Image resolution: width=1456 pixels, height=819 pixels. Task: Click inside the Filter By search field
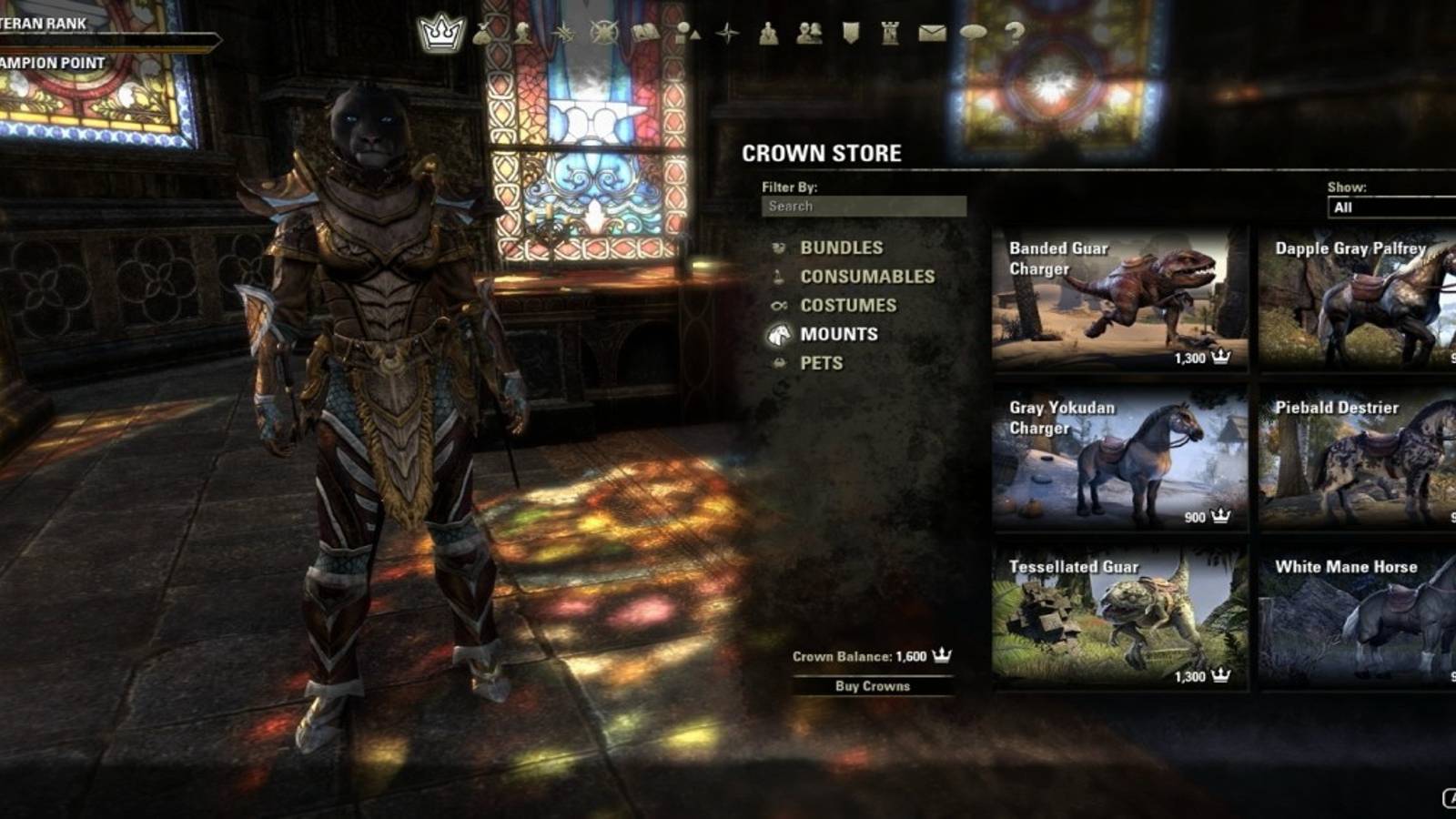[863, 206]
